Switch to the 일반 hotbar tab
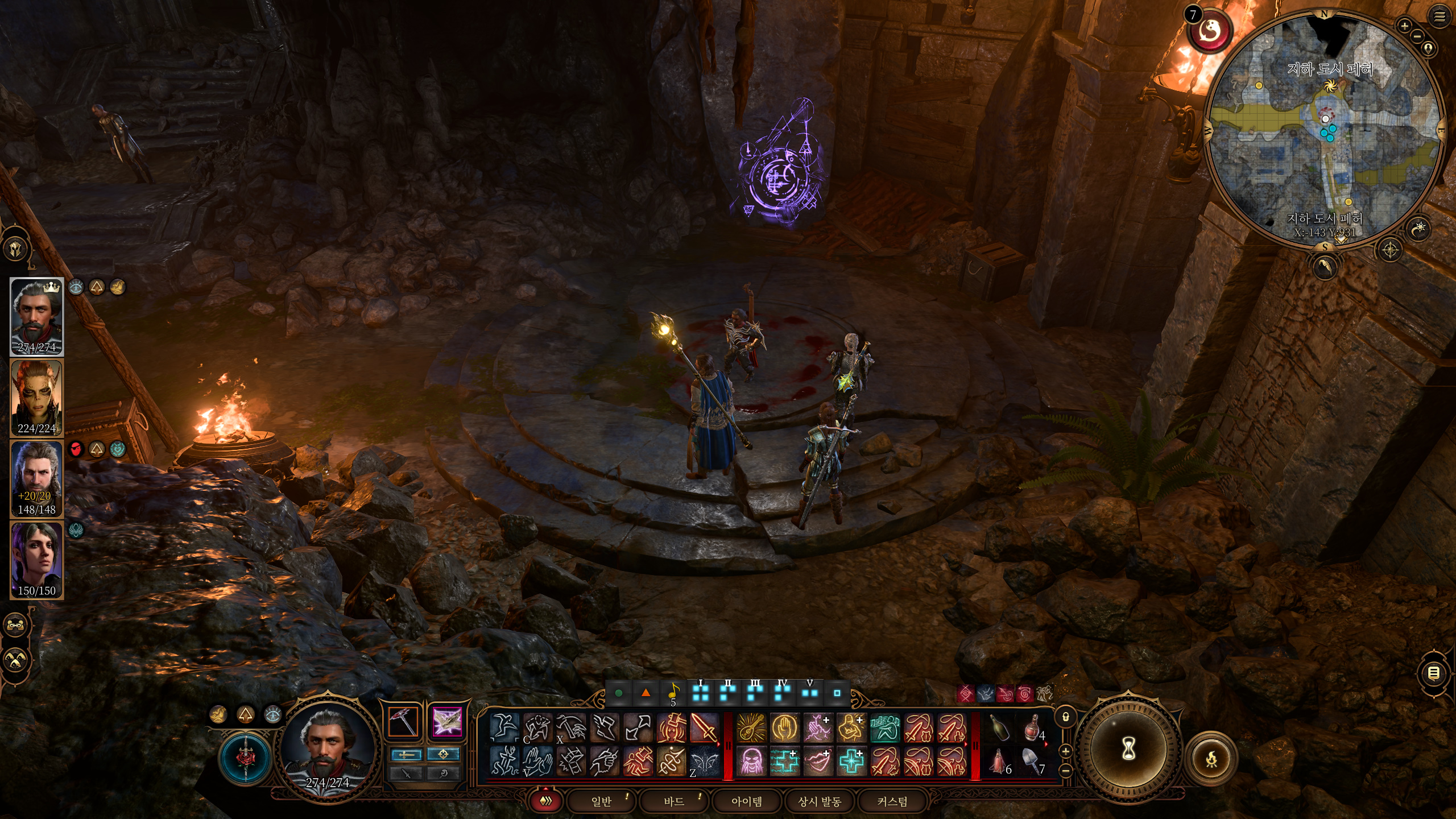This screenshot has height=819, width=1456. [x=601, y=801]
